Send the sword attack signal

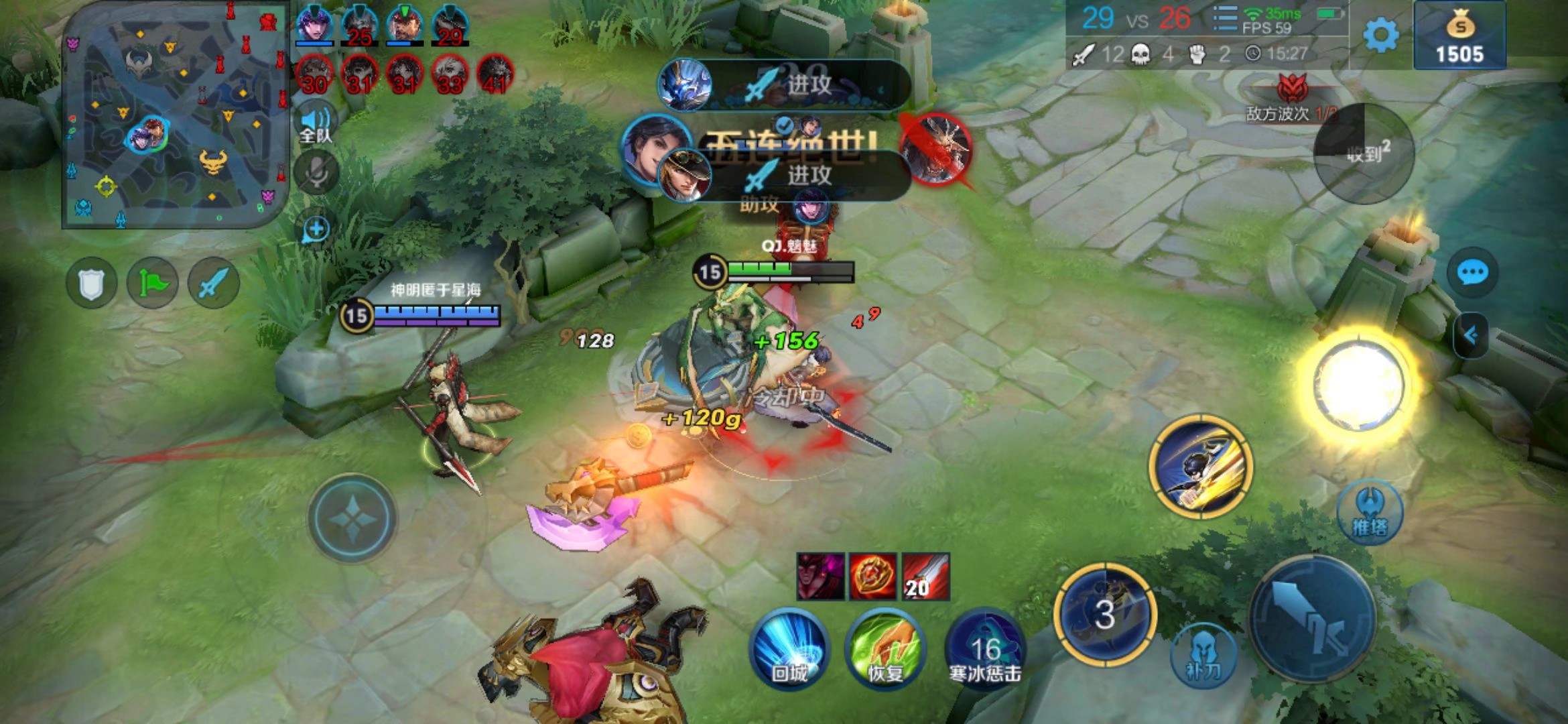214,283
